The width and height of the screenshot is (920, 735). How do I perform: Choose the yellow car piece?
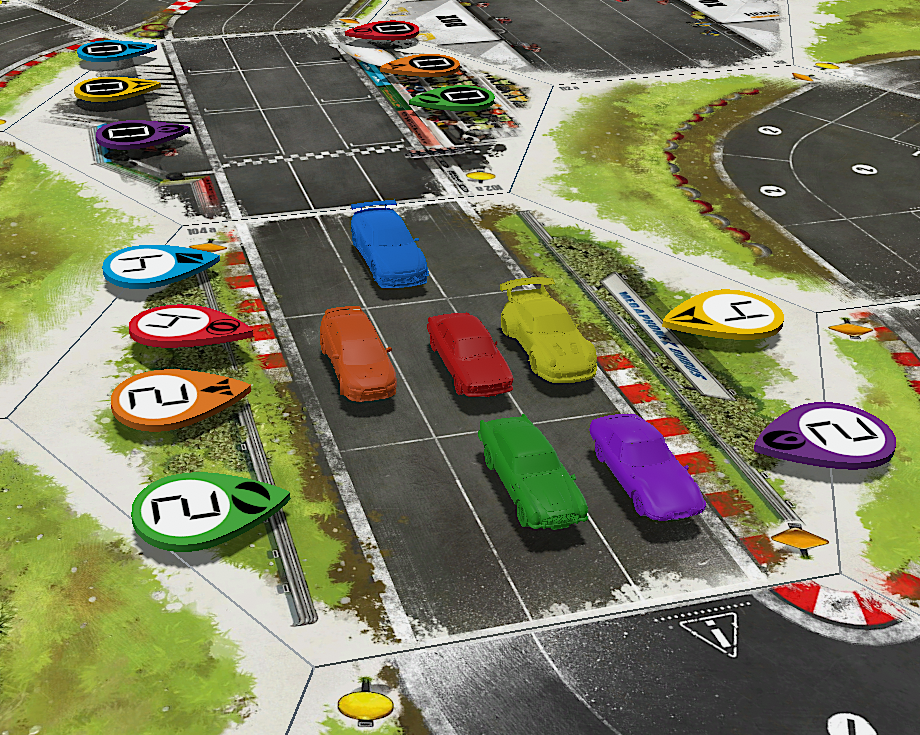click(x=547, y=332)
